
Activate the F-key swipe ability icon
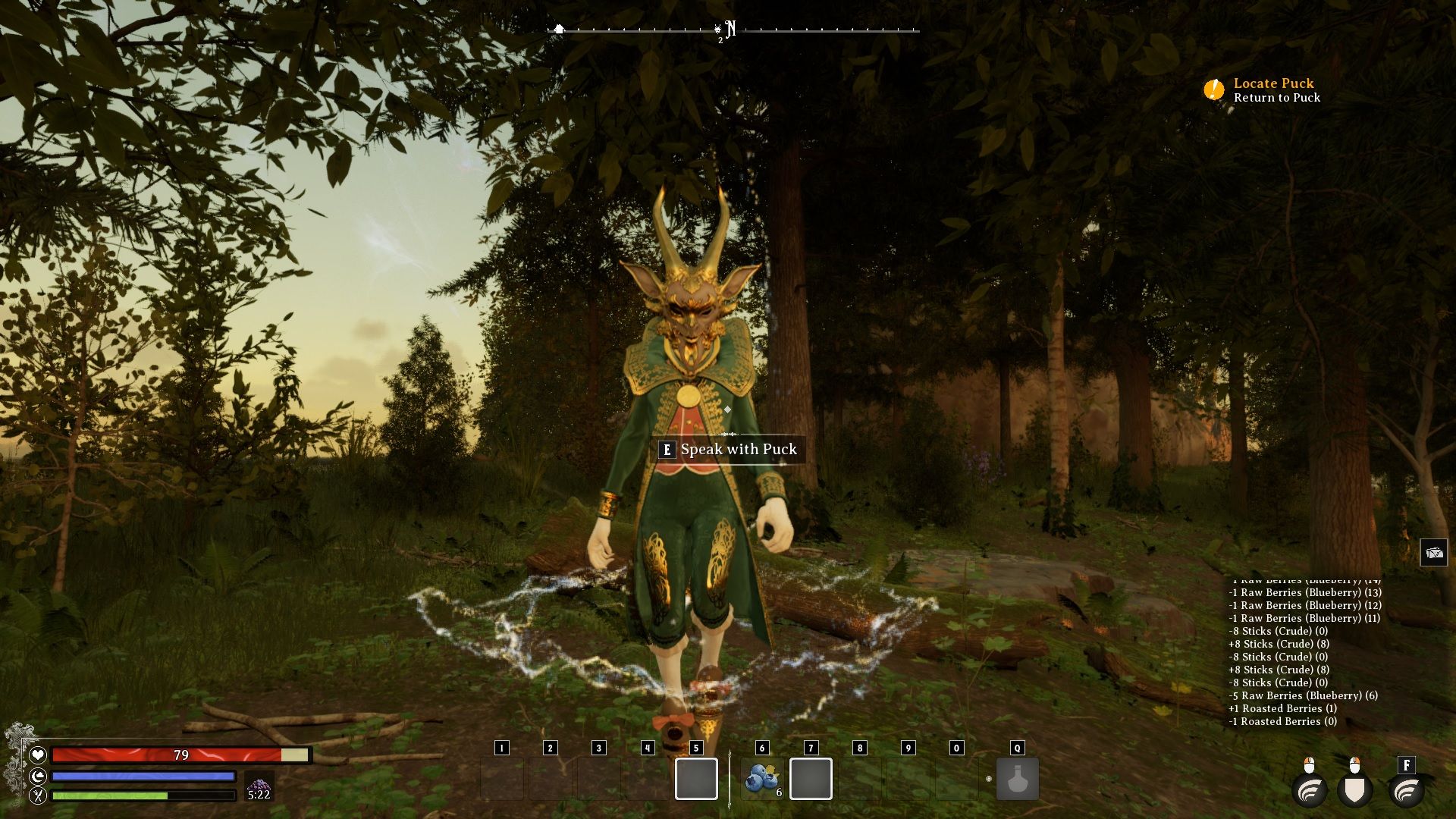1406,791
